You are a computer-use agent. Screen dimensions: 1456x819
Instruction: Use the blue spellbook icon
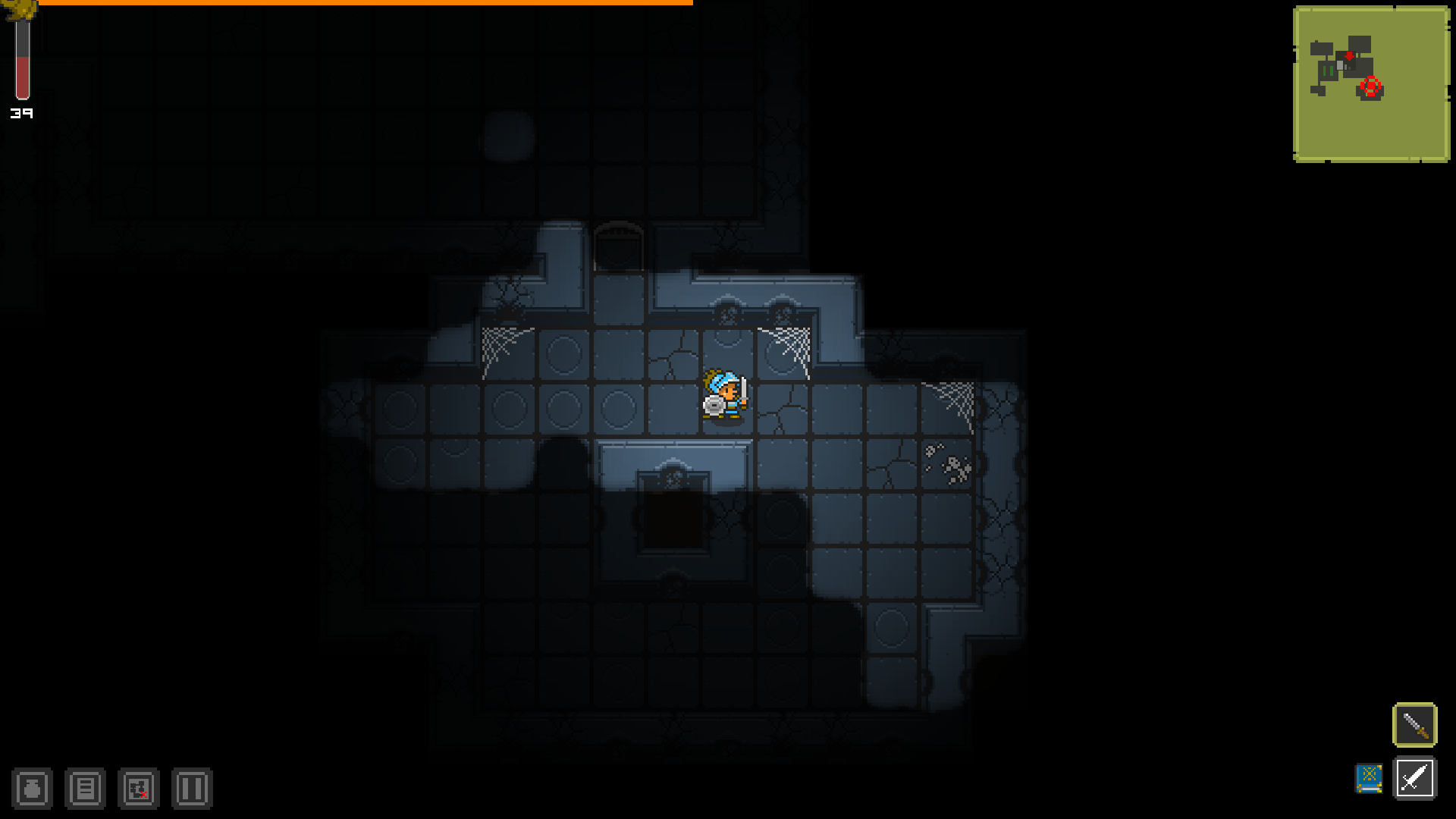1369,778
